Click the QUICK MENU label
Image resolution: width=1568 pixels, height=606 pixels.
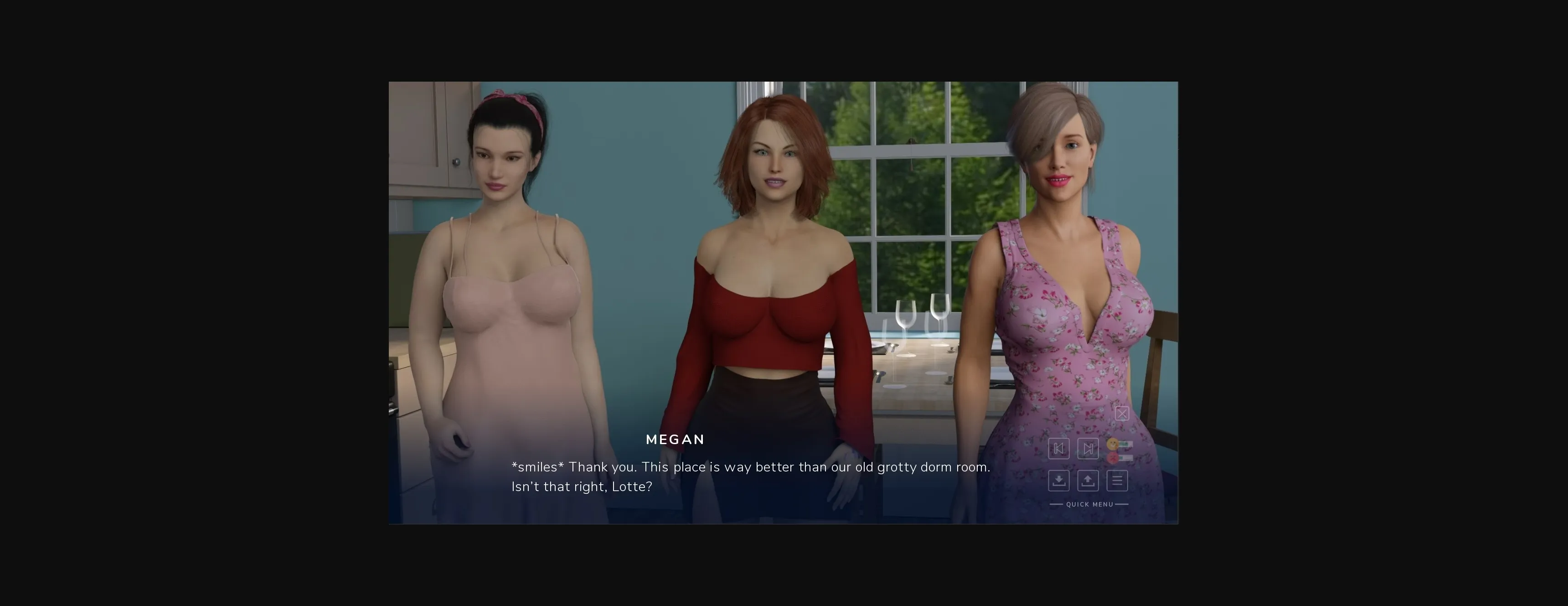click(x=1089, y=504)
